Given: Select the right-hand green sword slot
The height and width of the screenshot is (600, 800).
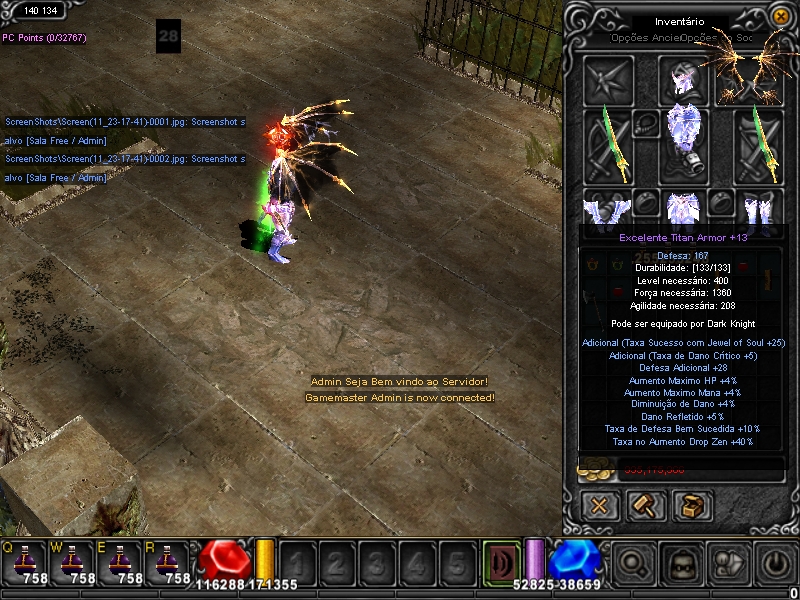Looking at the screenshot, I should pyautogui.click(x=759, y=144).
